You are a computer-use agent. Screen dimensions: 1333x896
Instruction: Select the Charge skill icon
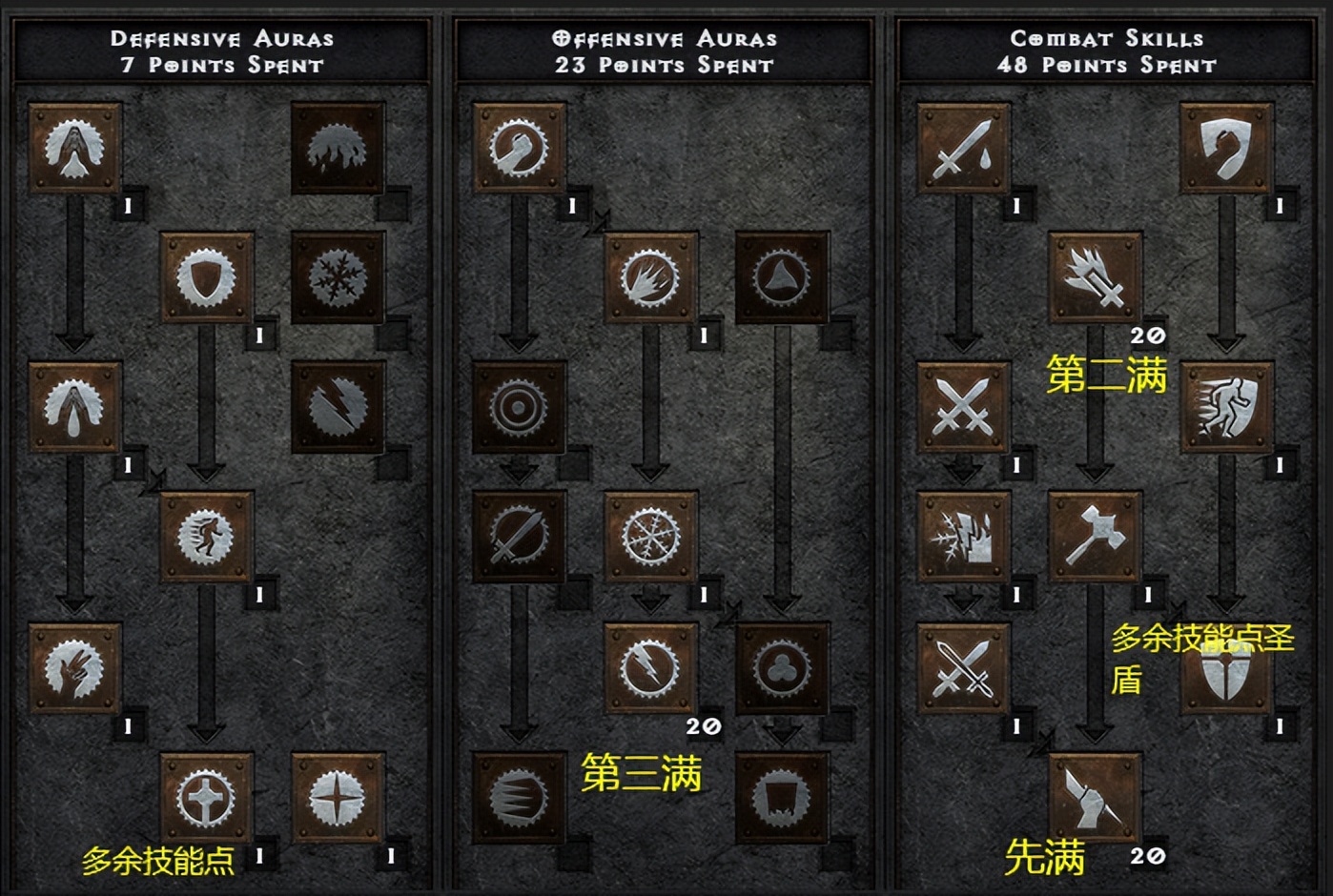pyautogui.click(x=1226, y=407)
